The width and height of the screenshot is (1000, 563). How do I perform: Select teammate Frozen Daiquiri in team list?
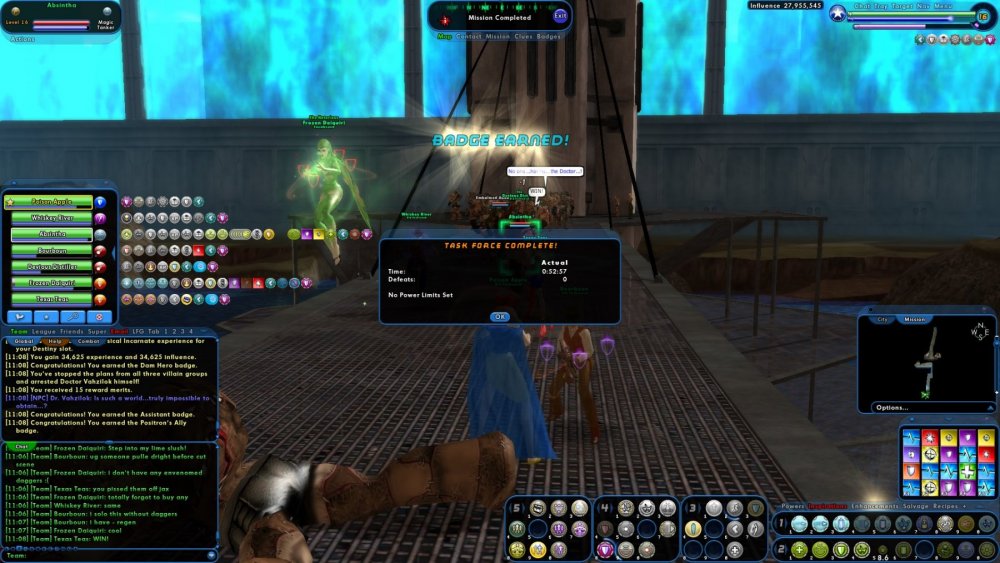pos(51,283)
